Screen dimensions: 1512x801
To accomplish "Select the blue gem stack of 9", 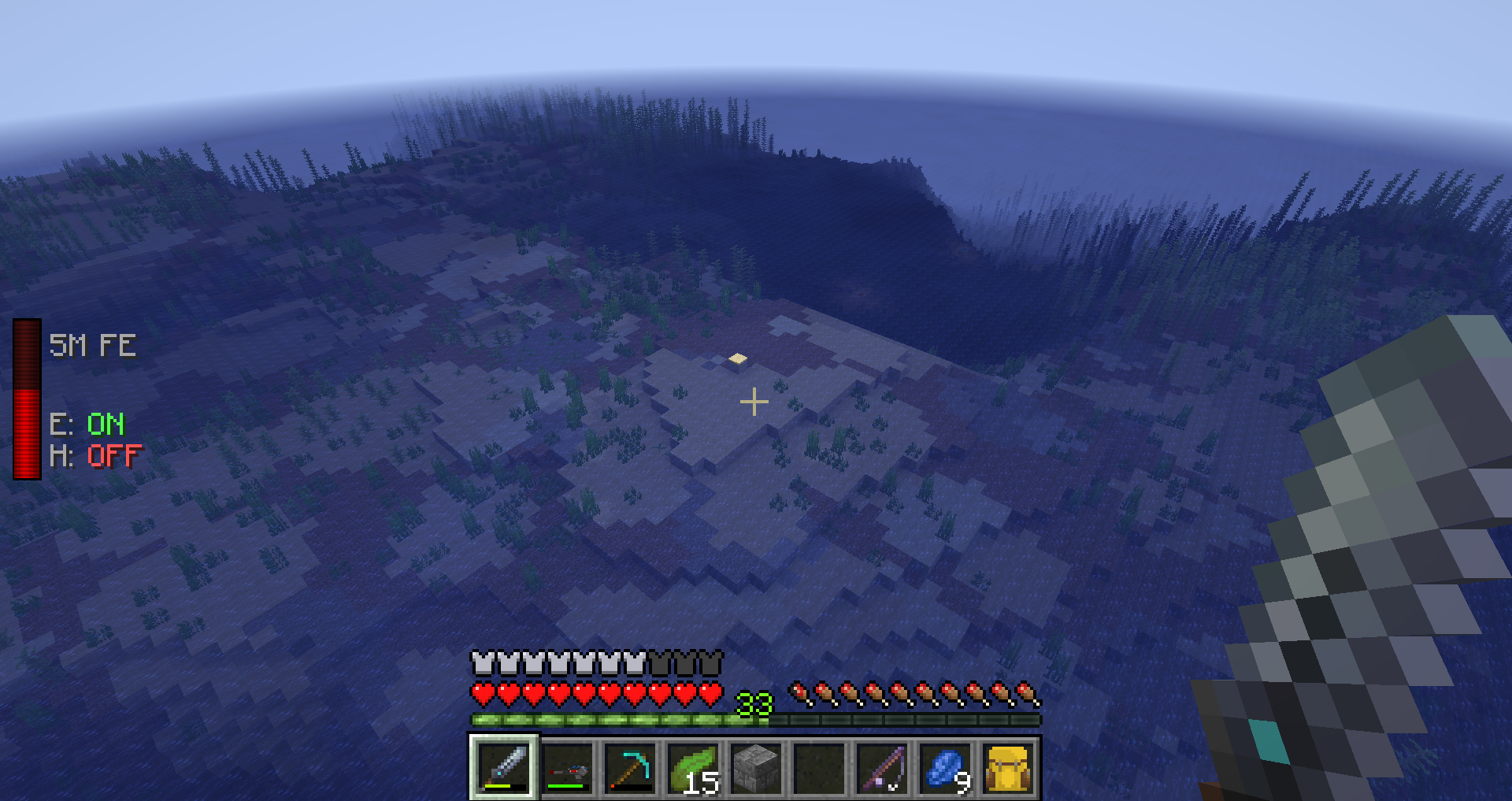I will pyautogui.click(x=945, y=767).
